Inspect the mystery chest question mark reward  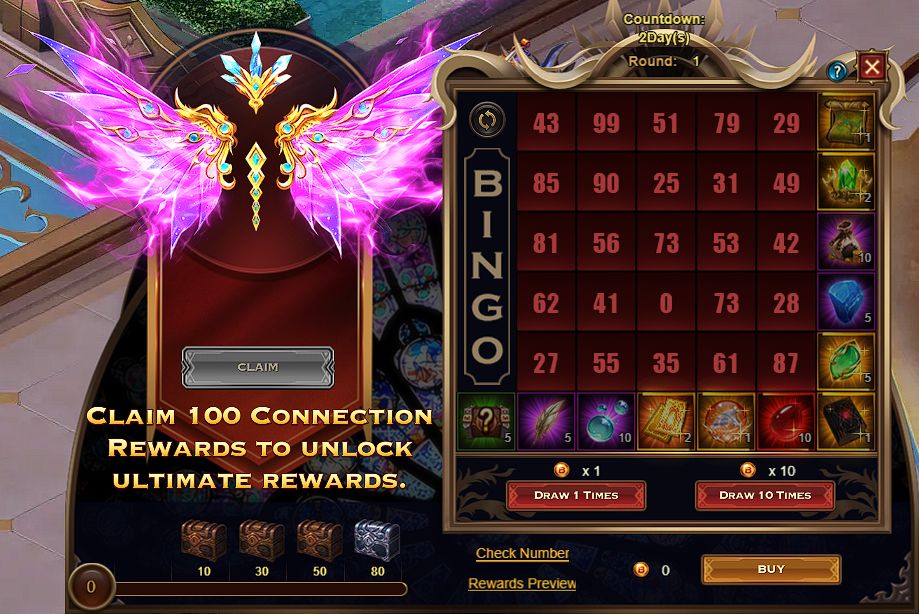pos(486,421)
